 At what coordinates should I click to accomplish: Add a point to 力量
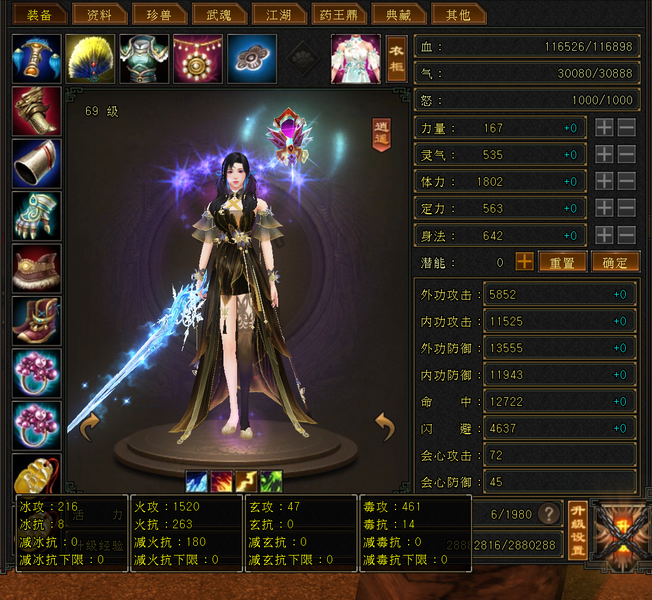pos(604,128)
